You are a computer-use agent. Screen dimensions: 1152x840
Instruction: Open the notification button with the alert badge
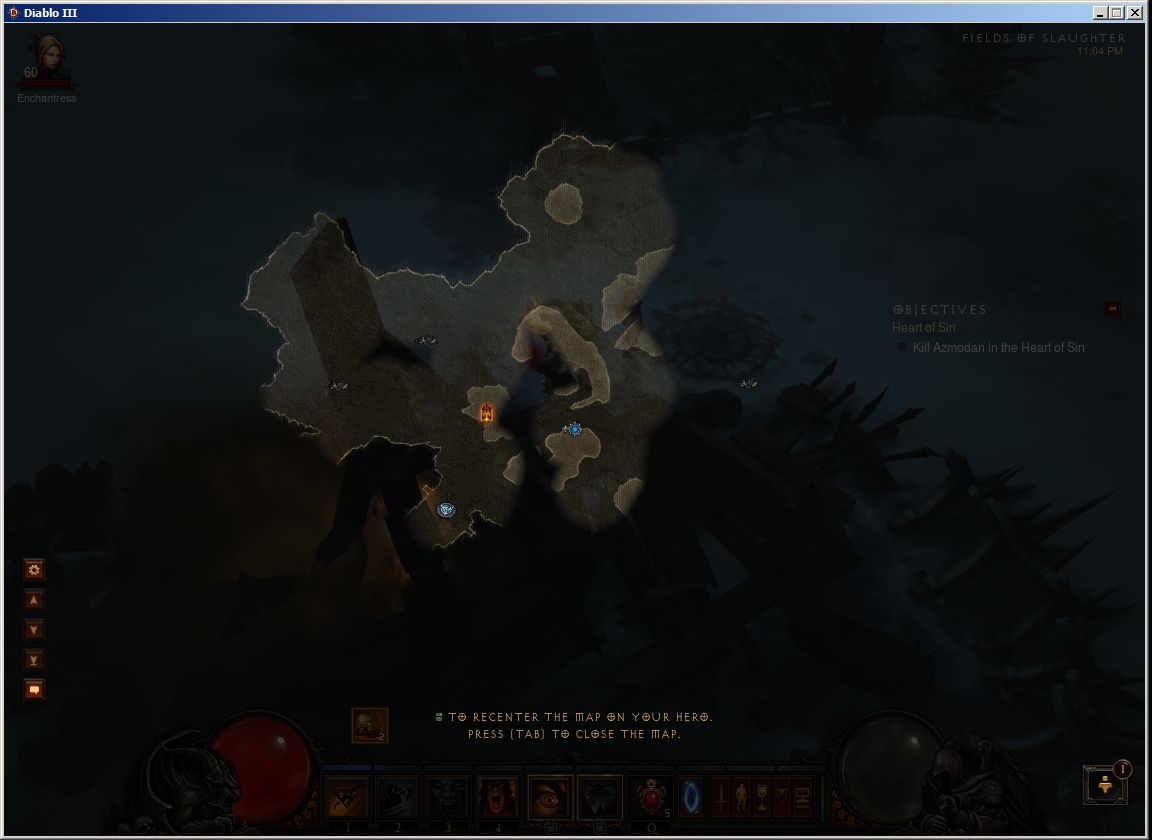click(x=1105, y=784)
